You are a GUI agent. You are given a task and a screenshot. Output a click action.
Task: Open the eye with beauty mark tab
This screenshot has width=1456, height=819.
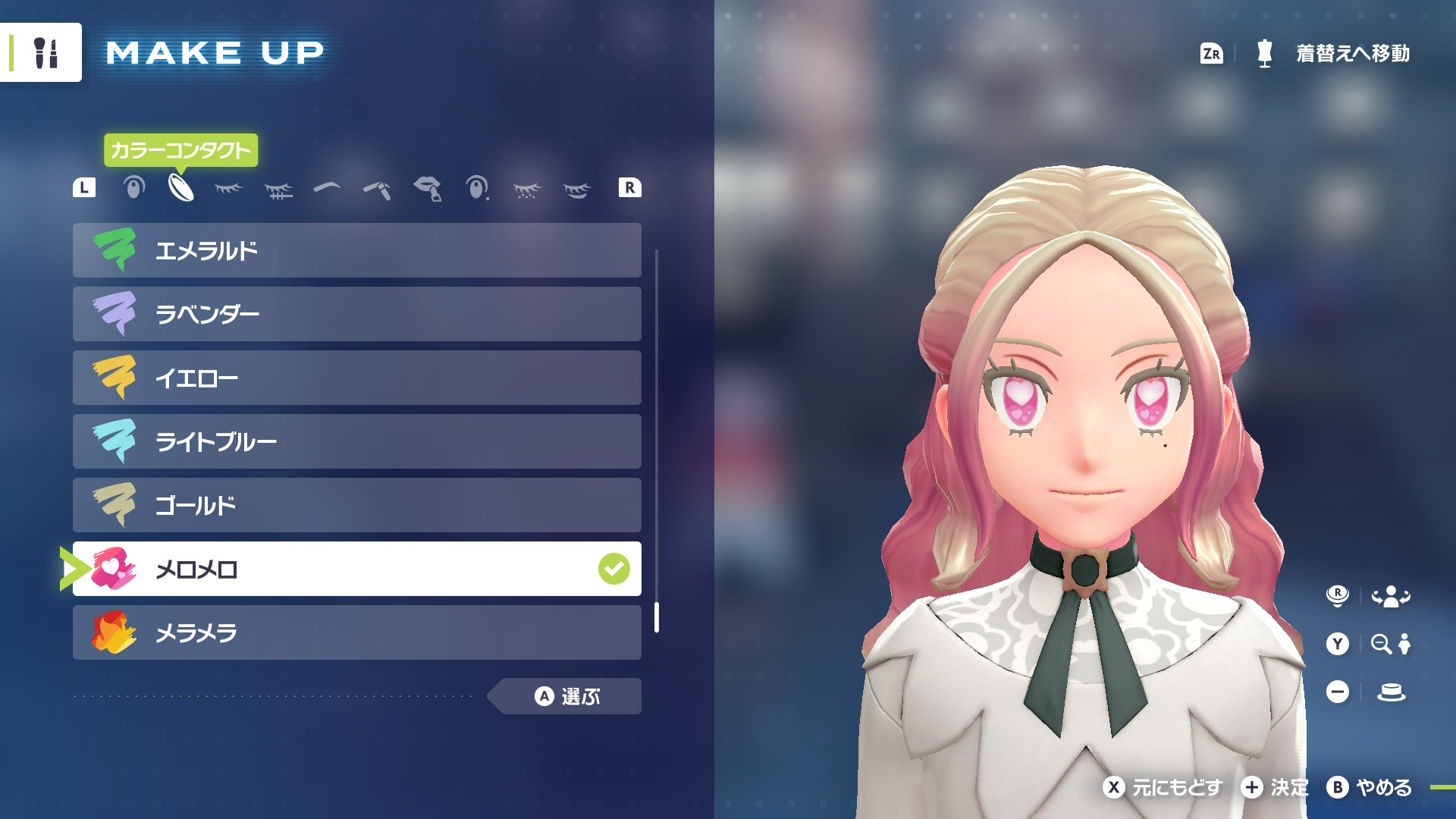477,187
